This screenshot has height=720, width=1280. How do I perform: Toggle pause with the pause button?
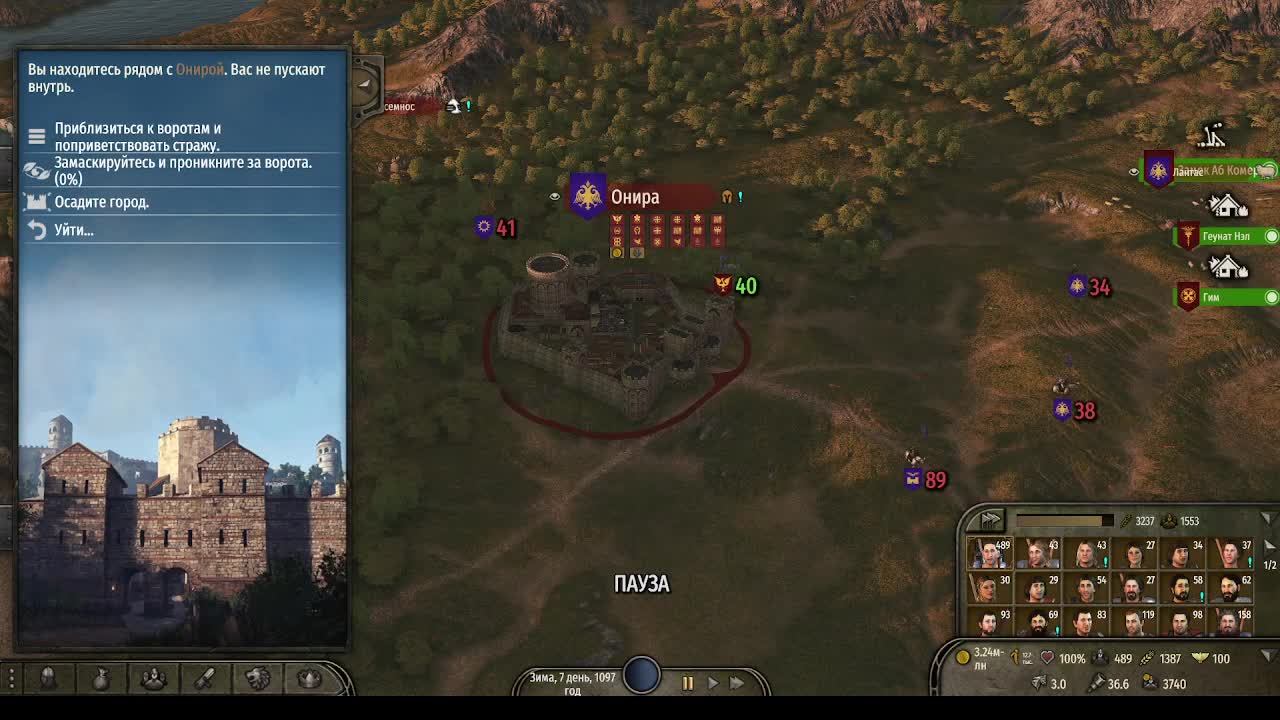click(x=687, y=681)
